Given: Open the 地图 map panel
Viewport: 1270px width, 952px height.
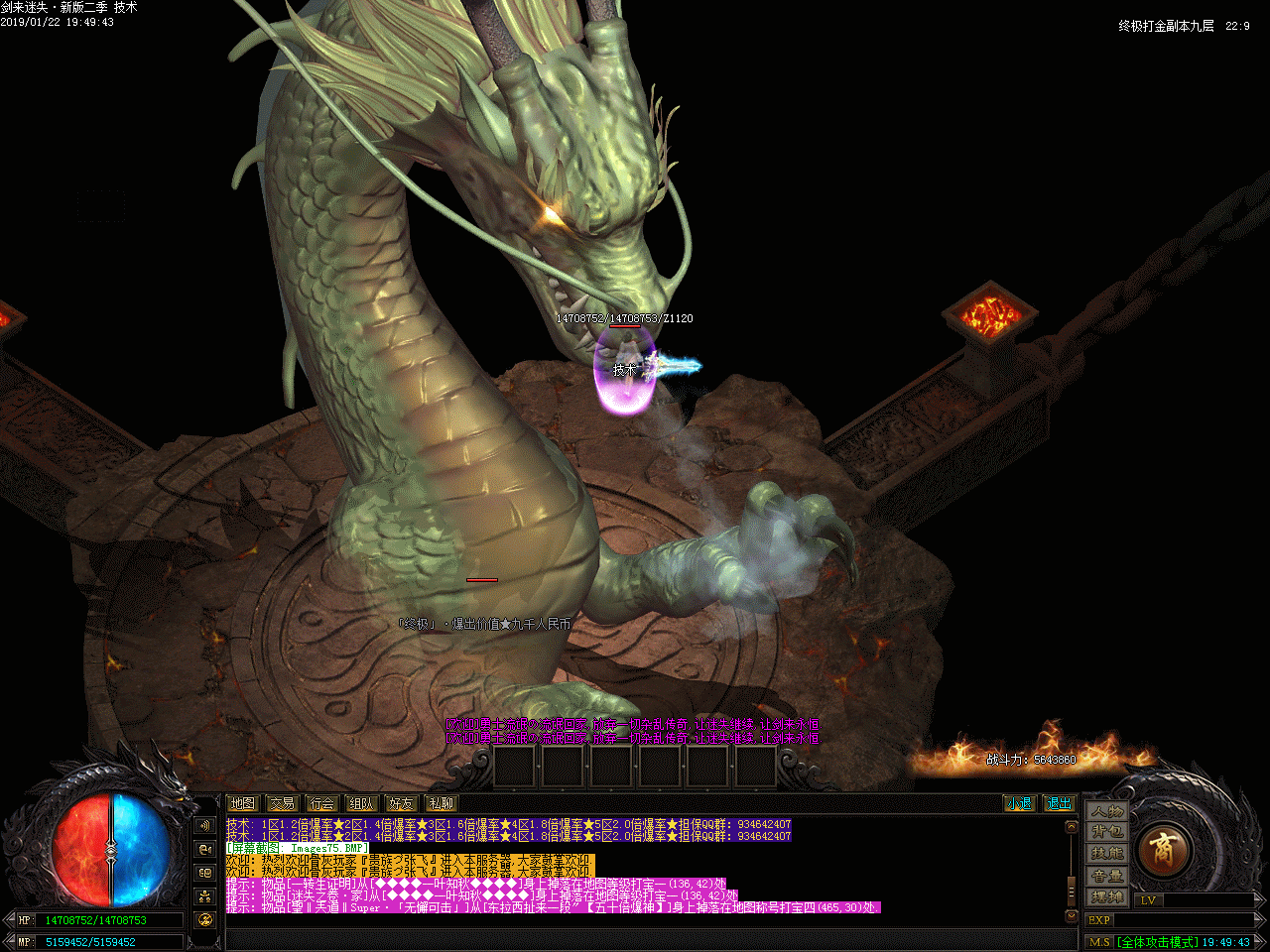Looking at the screenshot, I should (x=243, y=803).
